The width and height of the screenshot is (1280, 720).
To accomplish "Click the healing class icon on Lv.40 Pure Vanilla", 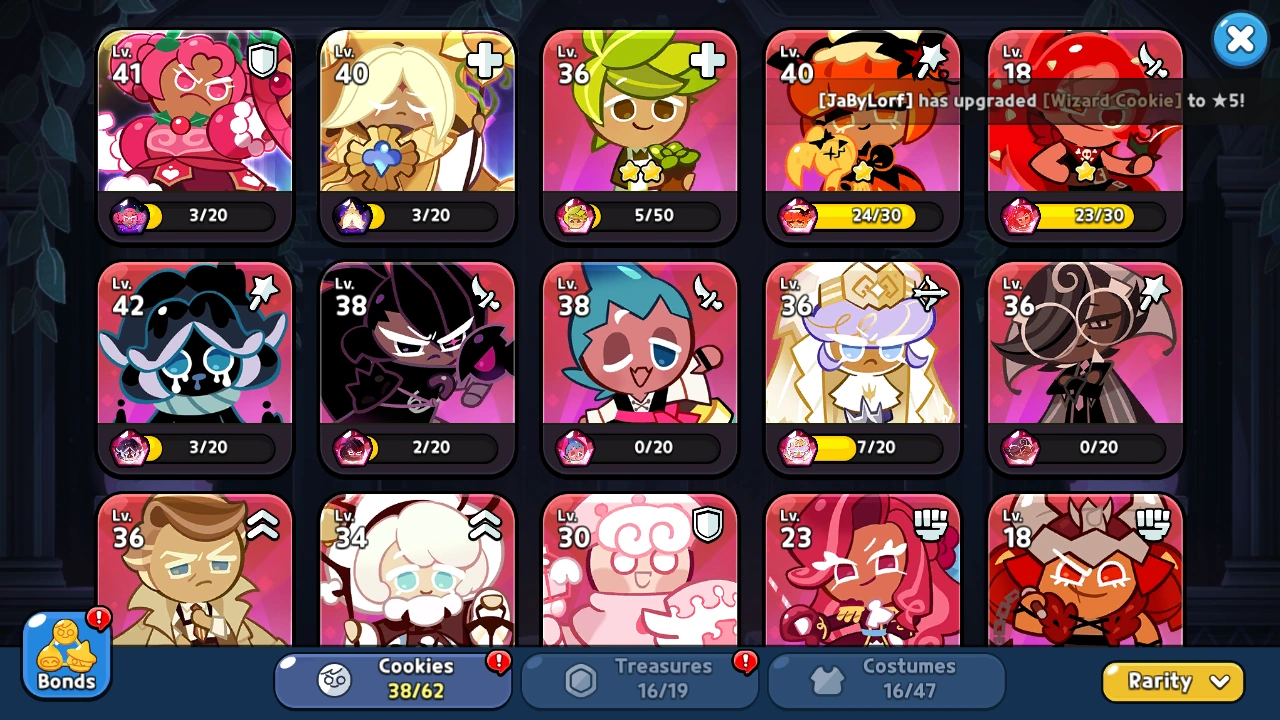I will [x=483, y=61].
